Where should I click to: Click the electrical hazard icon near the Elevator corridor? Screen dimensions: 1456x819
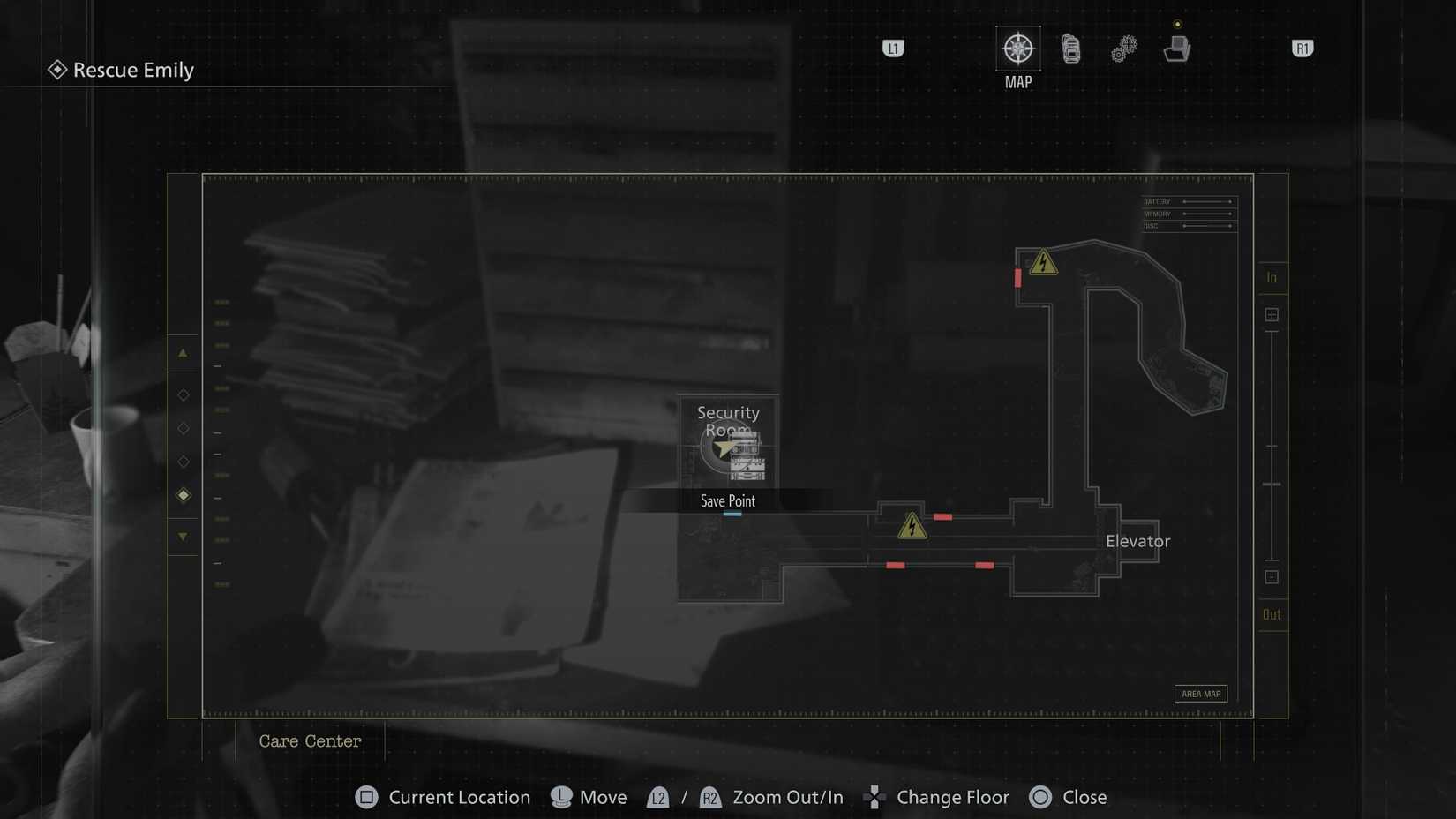(x=911, y=527)
